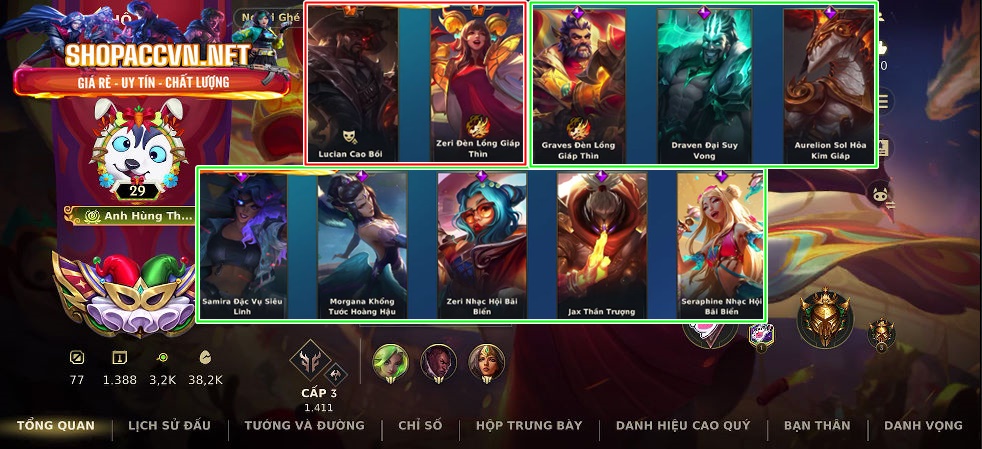Screen dimensions: 982x449
Task: Pick the Aurelion Sol Hỏa Kim Giáp card
Action: (826, 85)
